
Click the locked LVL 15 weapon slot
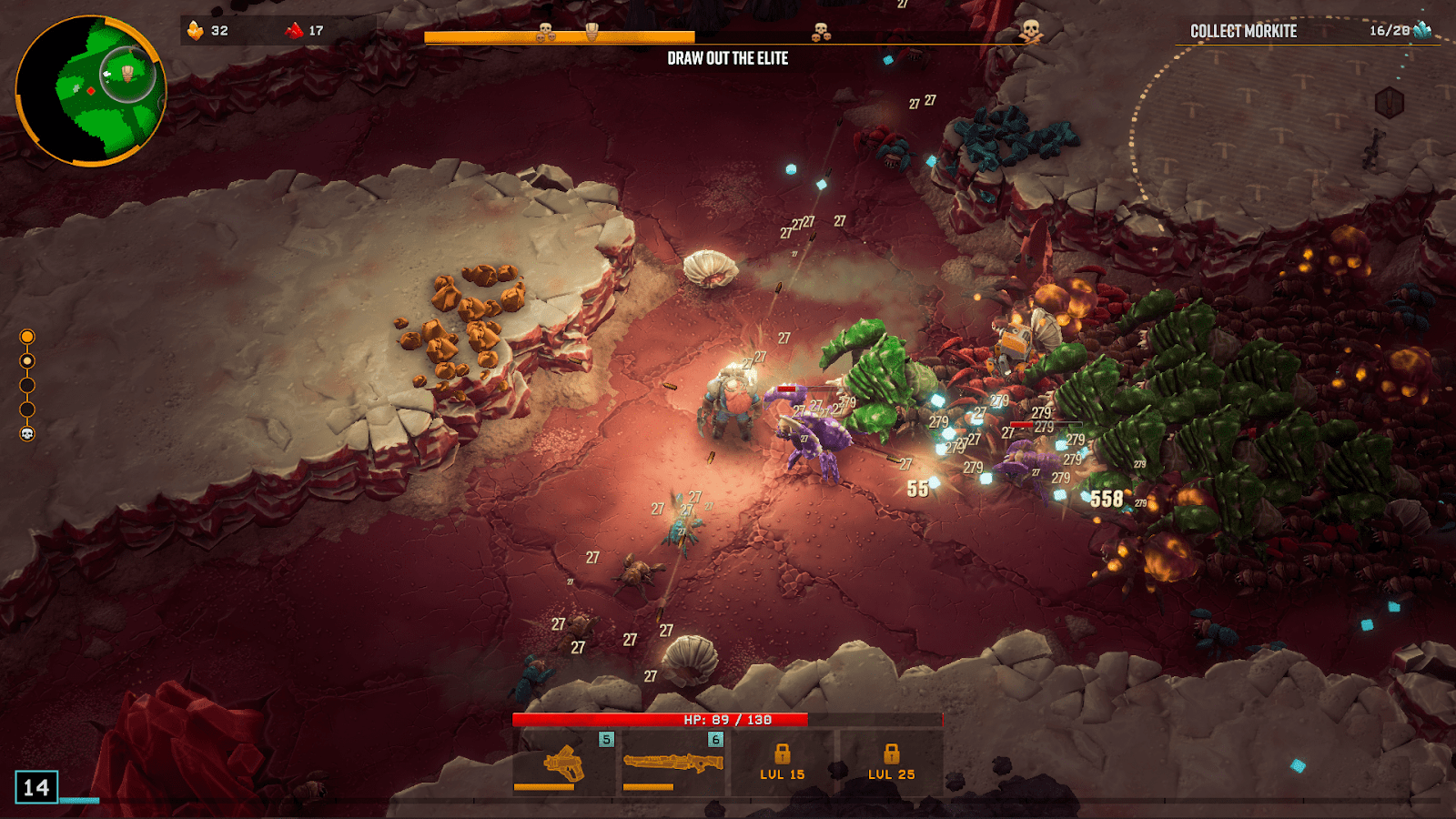(783, 763)
